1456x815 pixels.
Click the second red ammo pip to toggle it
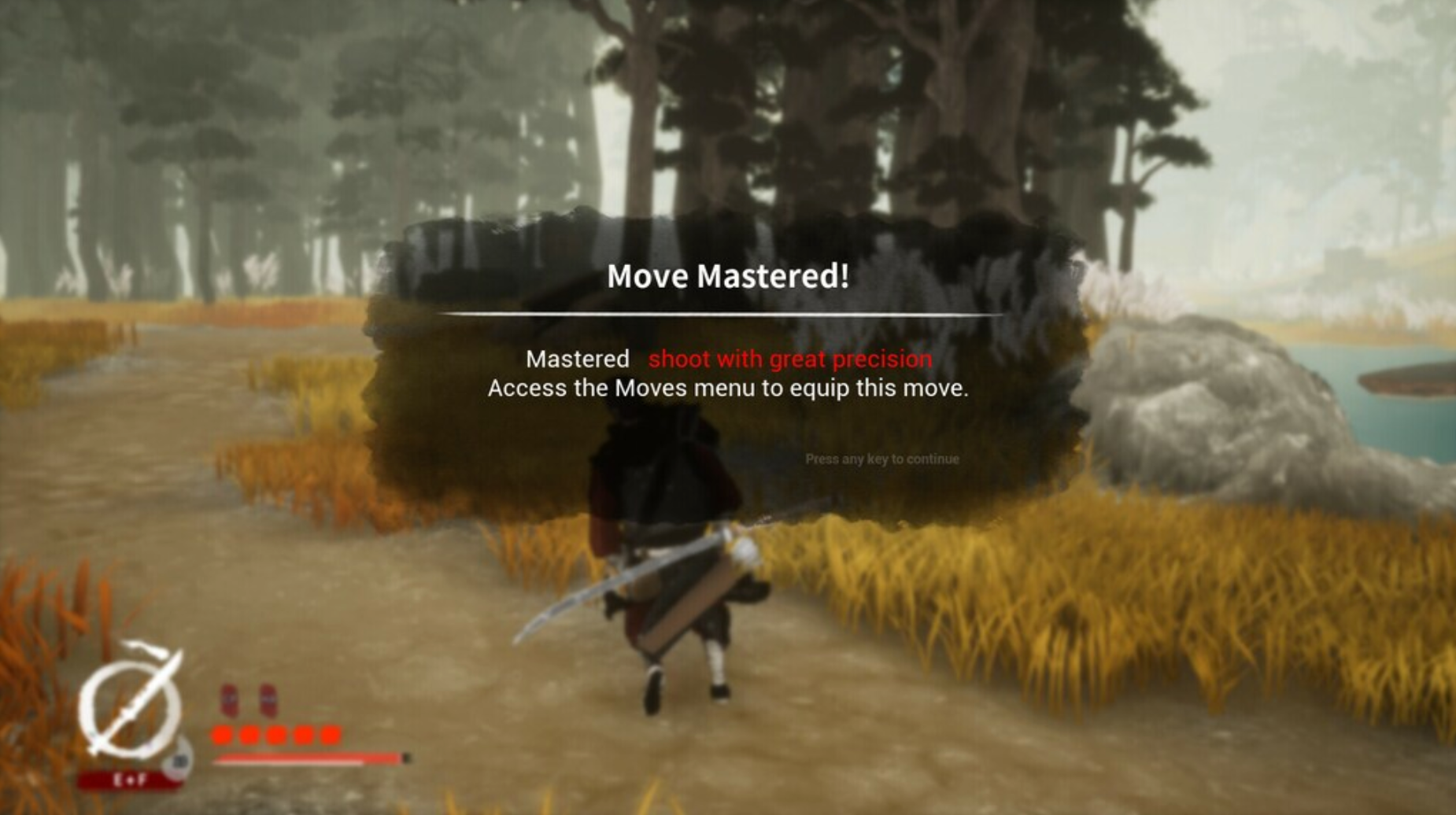(249, 736)
